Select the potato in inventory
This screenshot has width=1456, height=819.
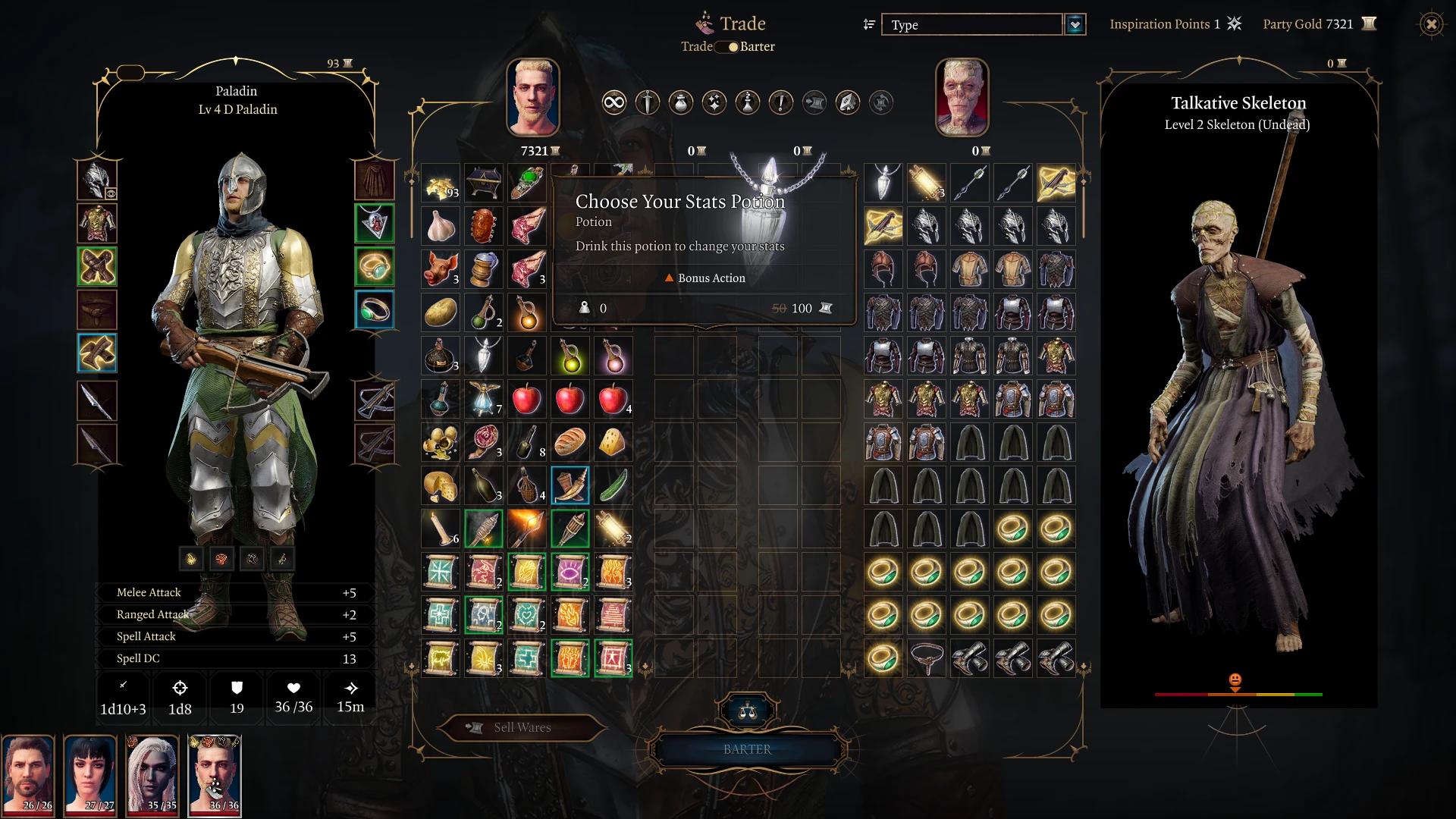point(441,312)
